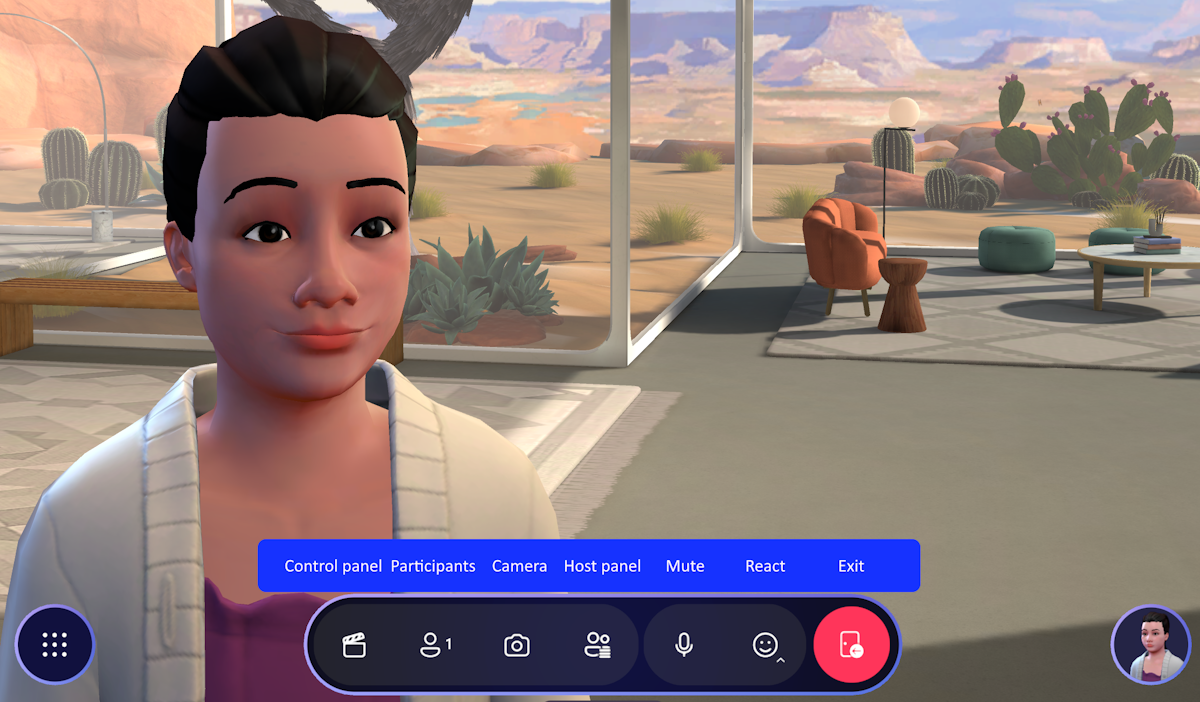Open the nine-dot grid menu
The height and width of the screenshot is (702, 1200).
point(55,645)
